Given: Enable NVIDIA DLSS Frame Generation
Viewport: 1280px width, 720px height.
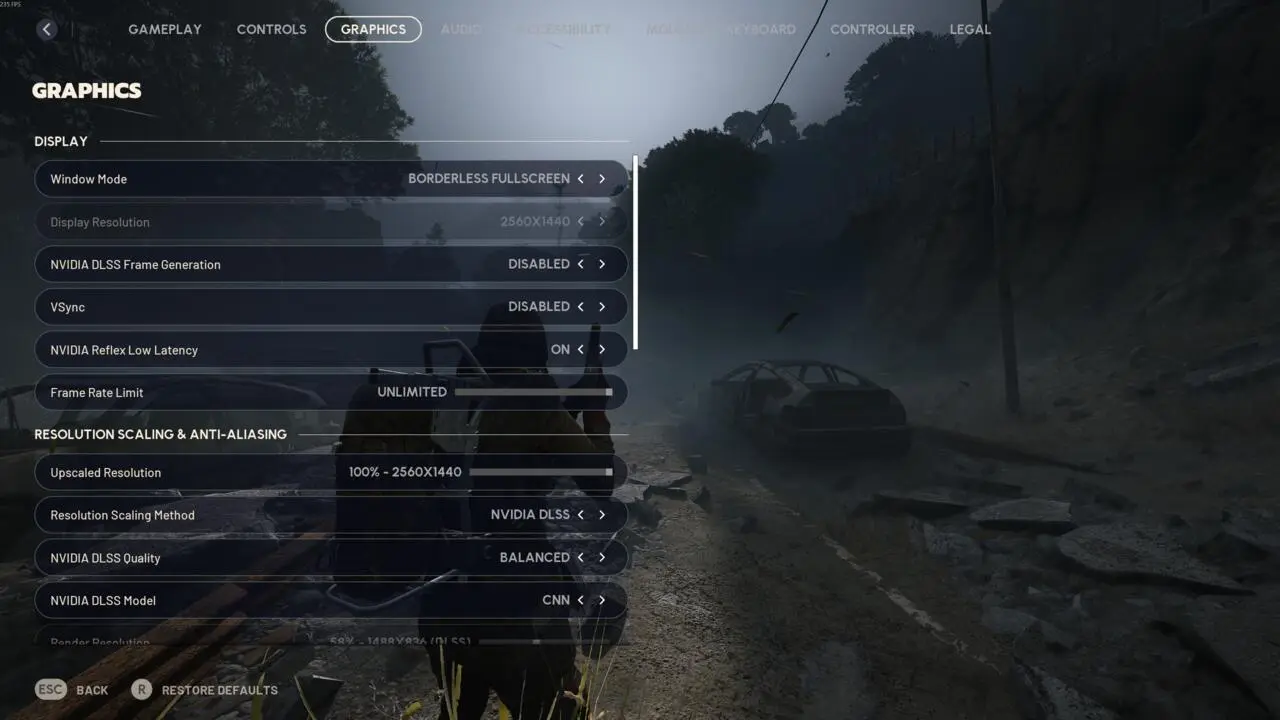Looking at the screenshot, I should coord(602,264).
